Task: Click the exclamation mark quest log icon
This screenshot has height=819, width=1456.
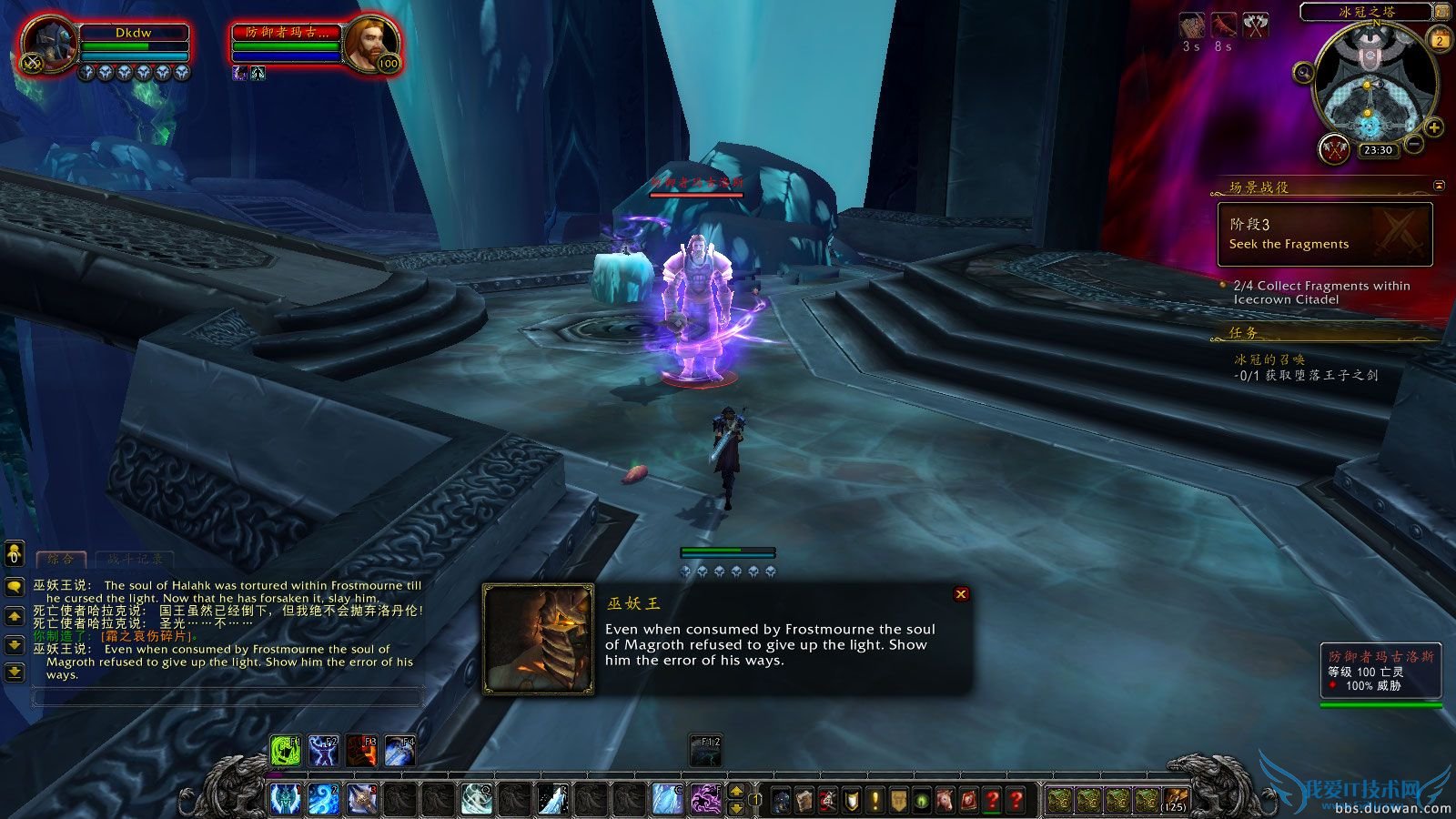Action: tap(875, 799)
